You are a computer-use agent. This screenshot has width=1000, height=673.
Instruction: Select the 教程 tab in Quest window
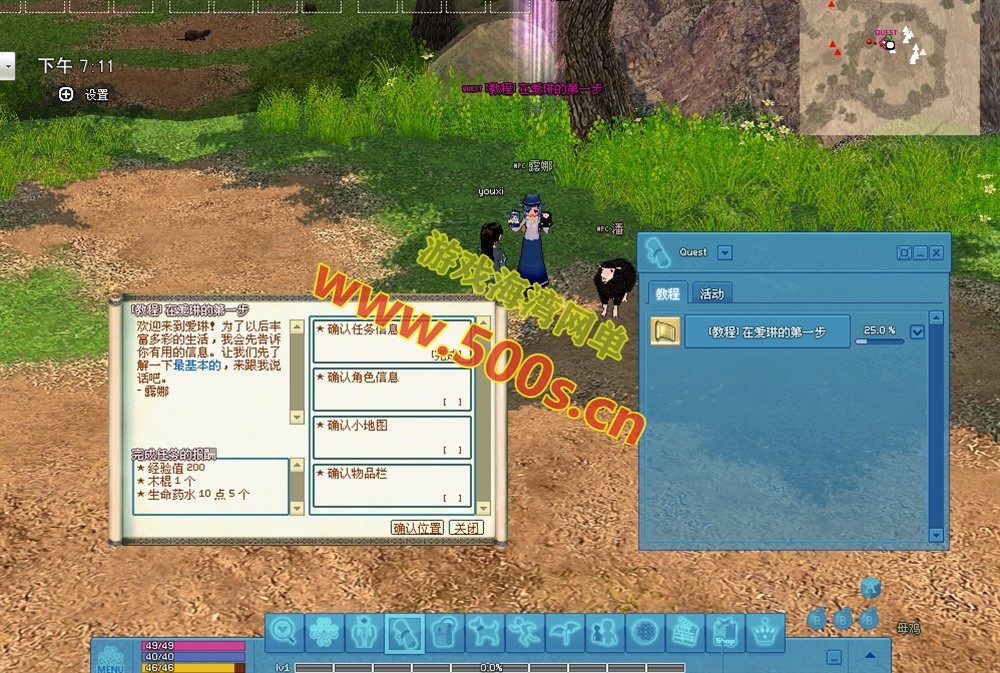667,294
